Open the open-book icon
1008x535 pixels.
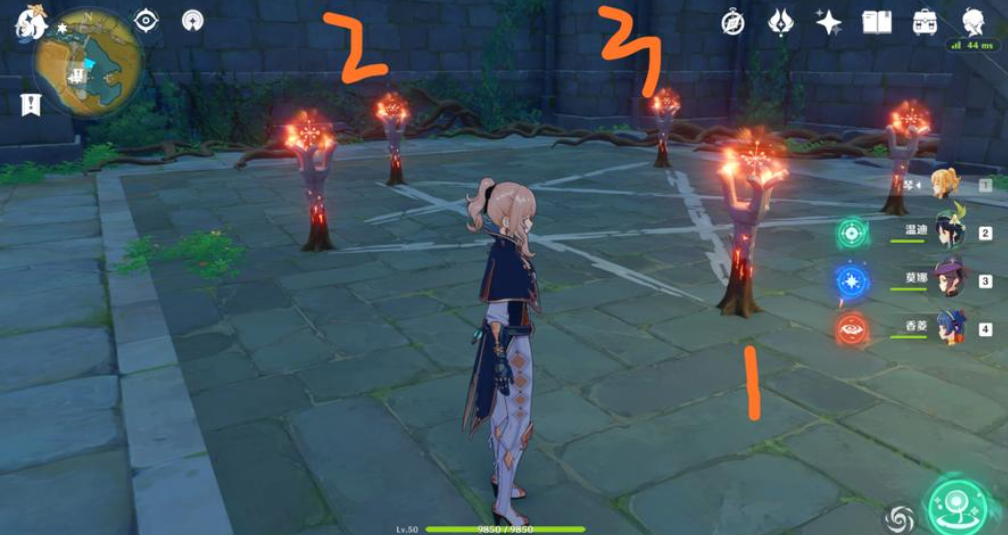coord(877,22)
